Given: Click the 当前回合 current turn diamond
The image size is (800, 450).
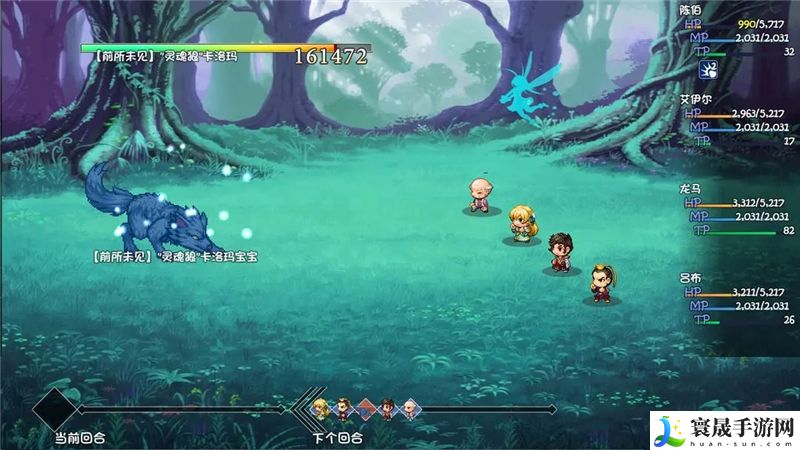Looking at the screenshot, I should (55, 409).
